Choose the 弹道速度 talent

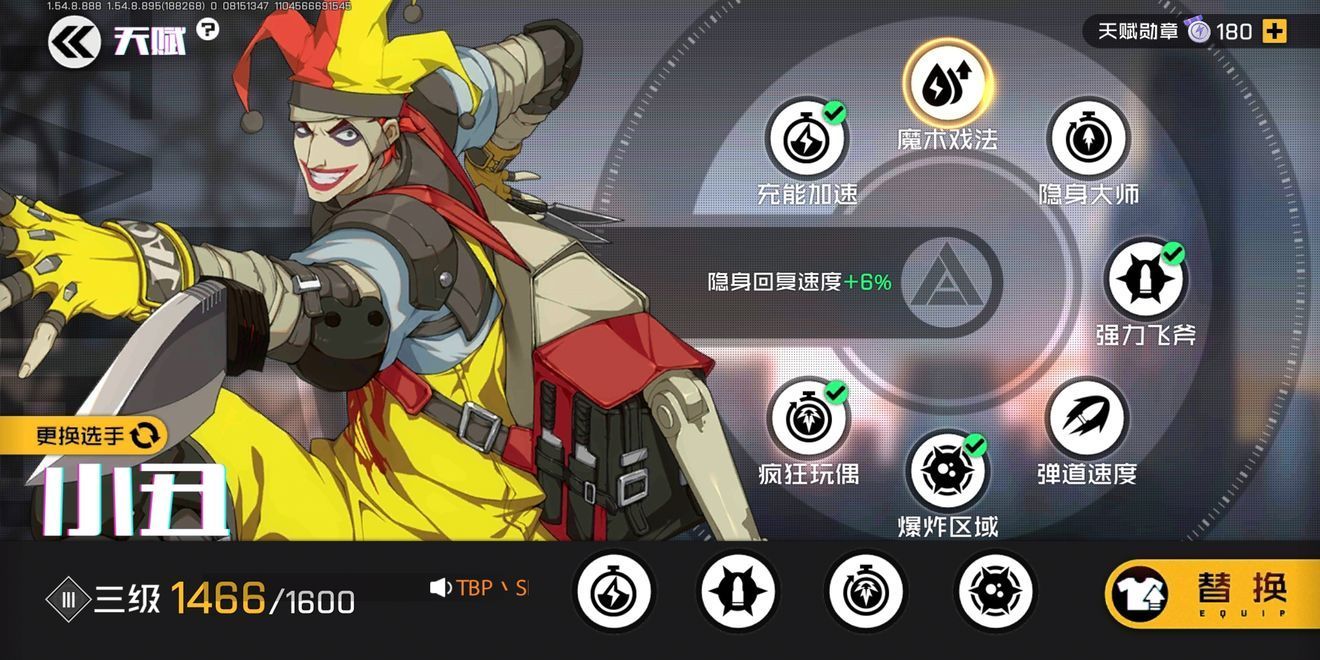(1087, 420)
